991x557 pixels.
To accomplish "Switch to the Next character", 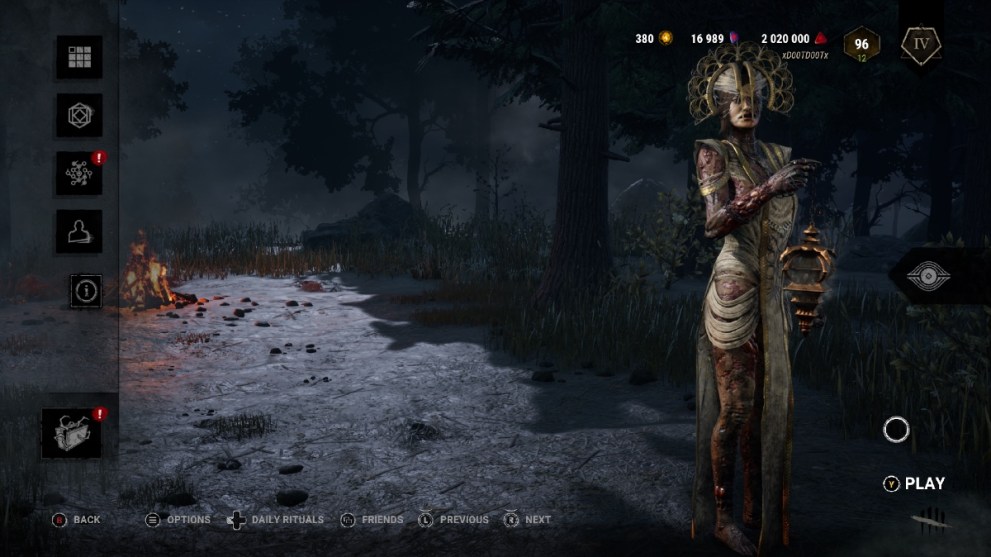I will [528, 520].
